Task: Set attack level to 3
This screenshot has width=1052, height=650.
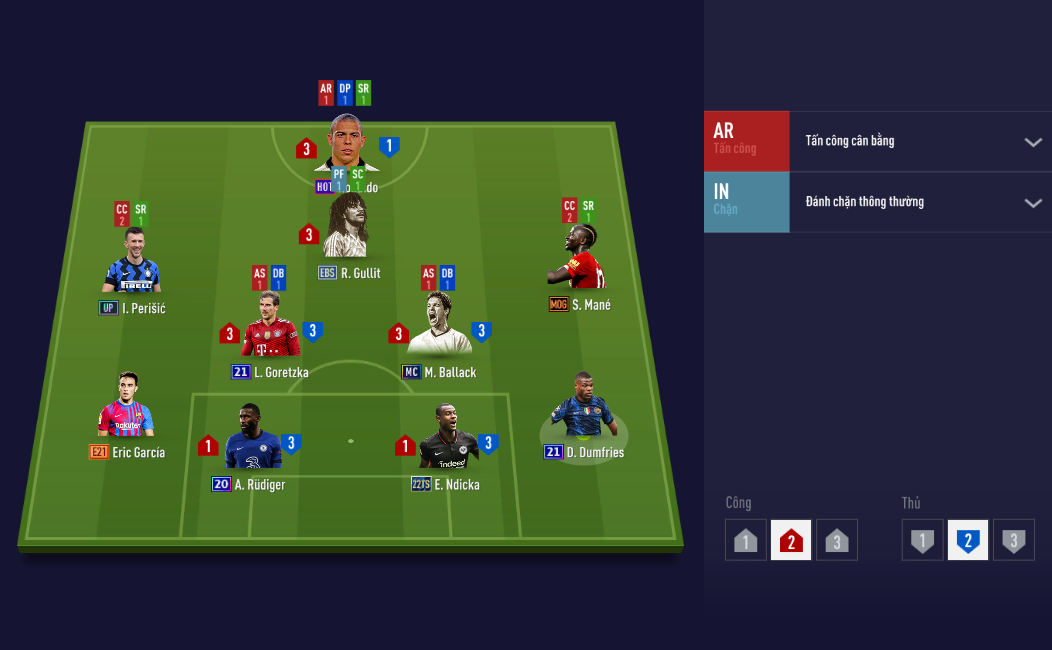Action: coord(837,540)
